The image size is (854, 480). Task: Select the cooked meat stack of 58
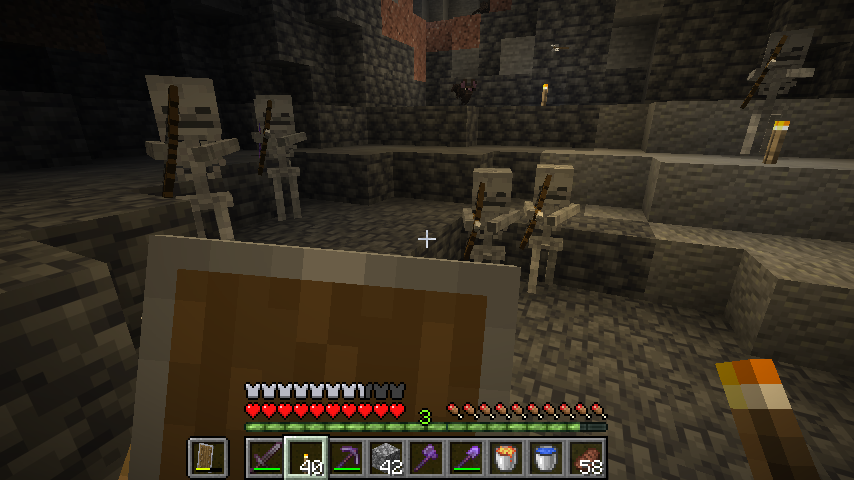click(x=585, y=458)
